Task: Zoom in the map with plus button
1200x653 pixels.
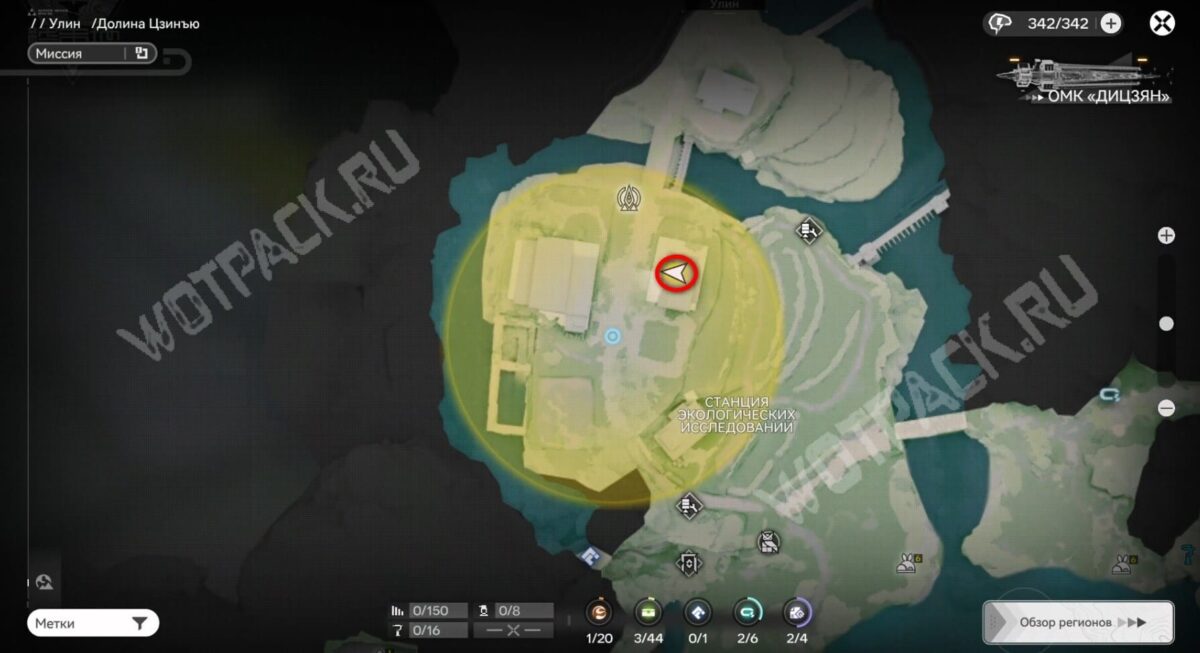Action: point(1166,236)
